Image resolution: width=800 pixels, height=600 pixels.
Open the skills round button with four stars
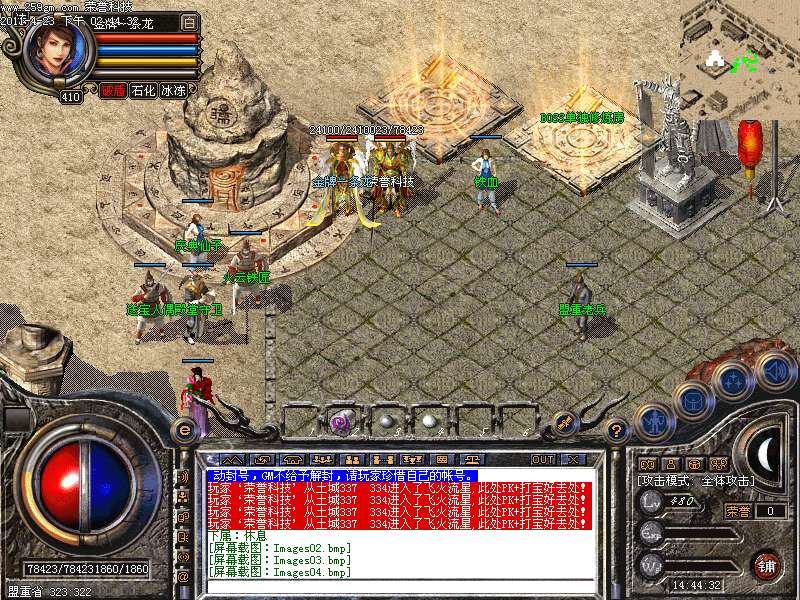click(x=733, y=380)
